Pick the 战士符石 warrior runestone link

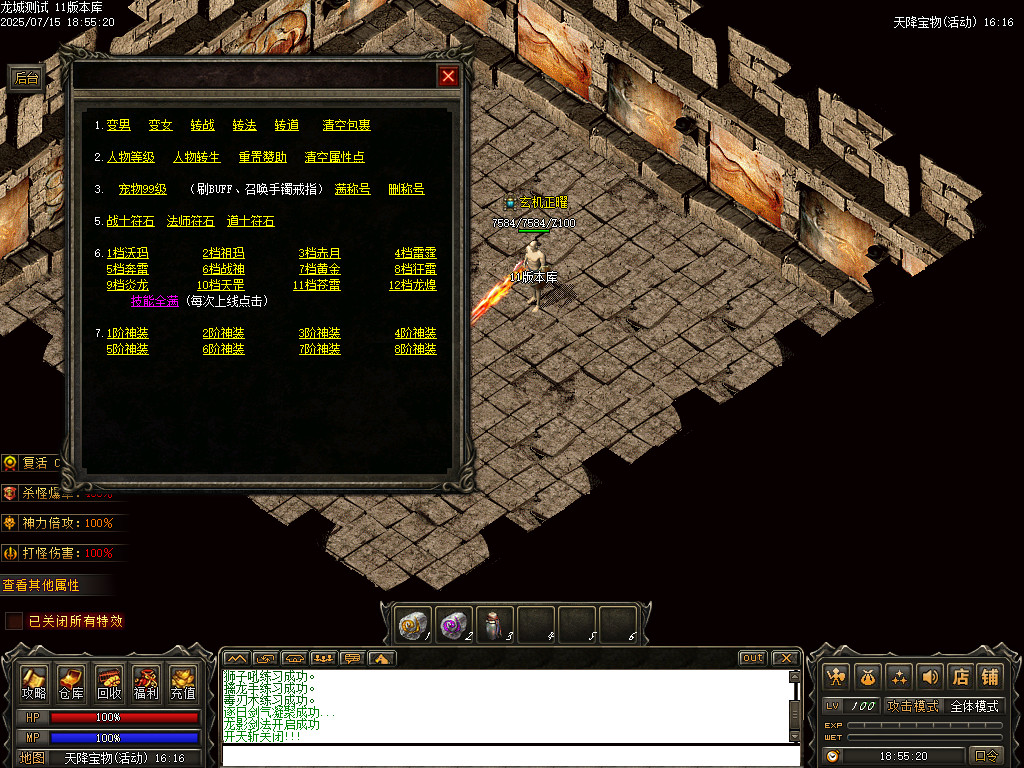(131, 222)
